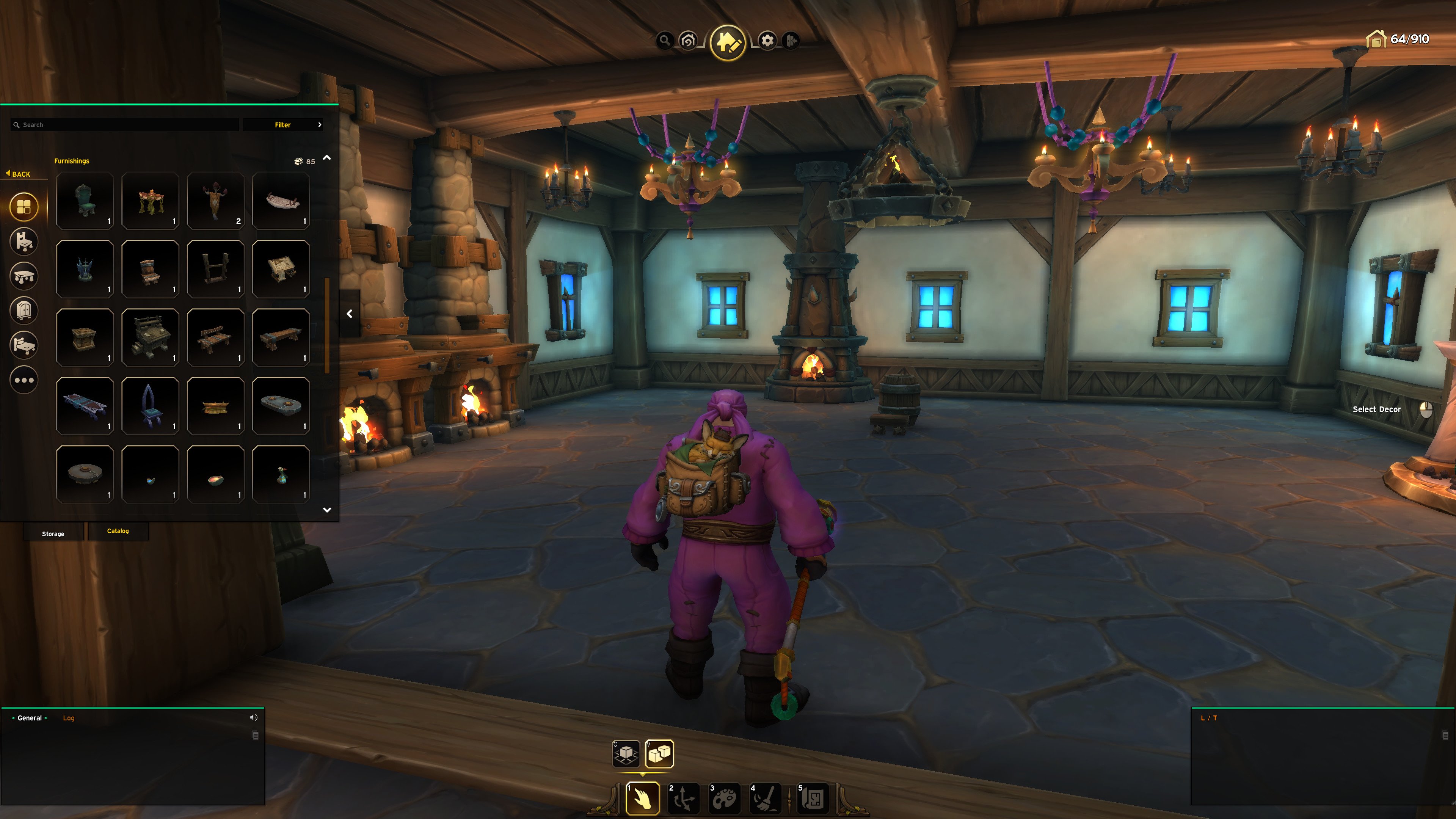This screenshot has width=1456, height=819.
Task: Activate the hand select tool
Action: point(643,798)
